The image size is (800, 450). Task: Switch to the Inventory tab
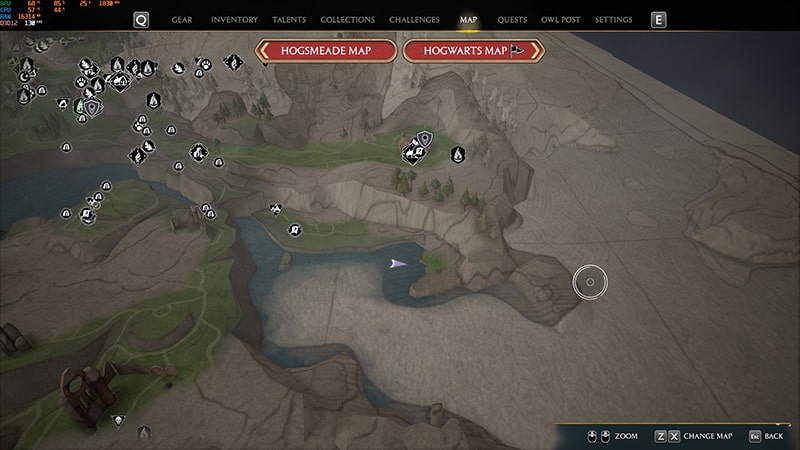[234, 20]
